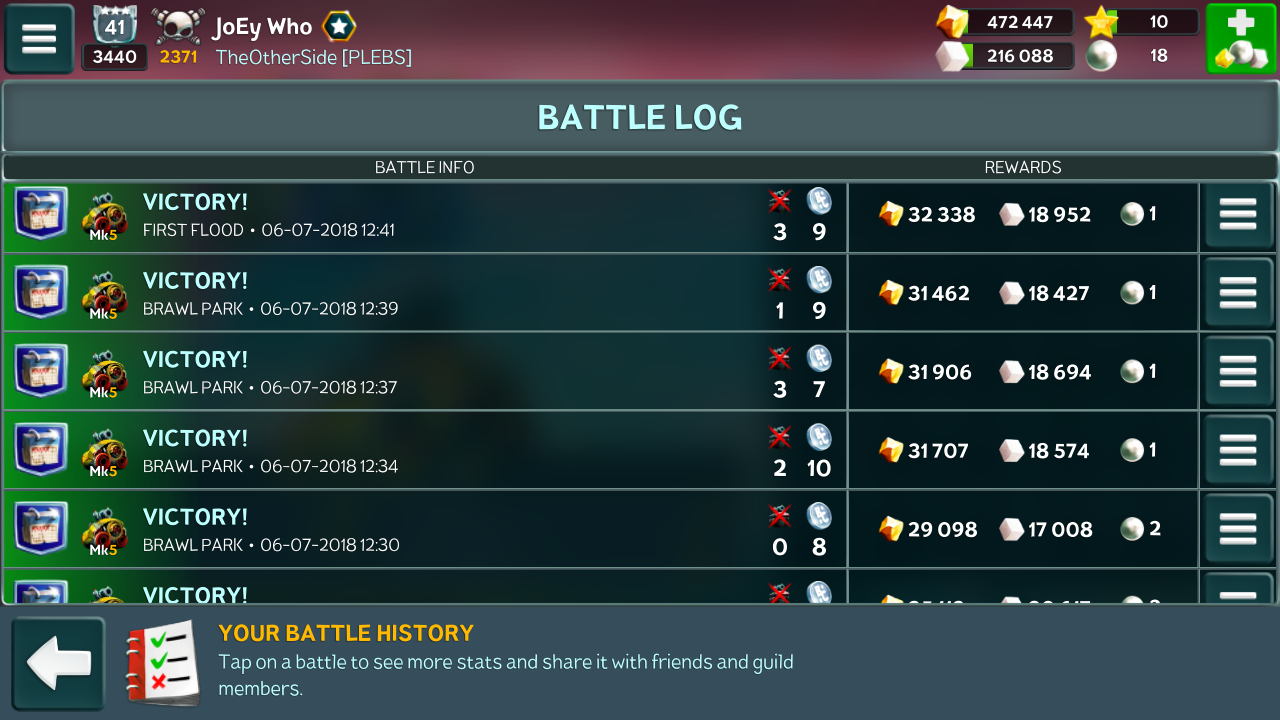Tap the JoEy Who player name
The height and width of the screenshot is (720, 1280).
click(262, 27)
